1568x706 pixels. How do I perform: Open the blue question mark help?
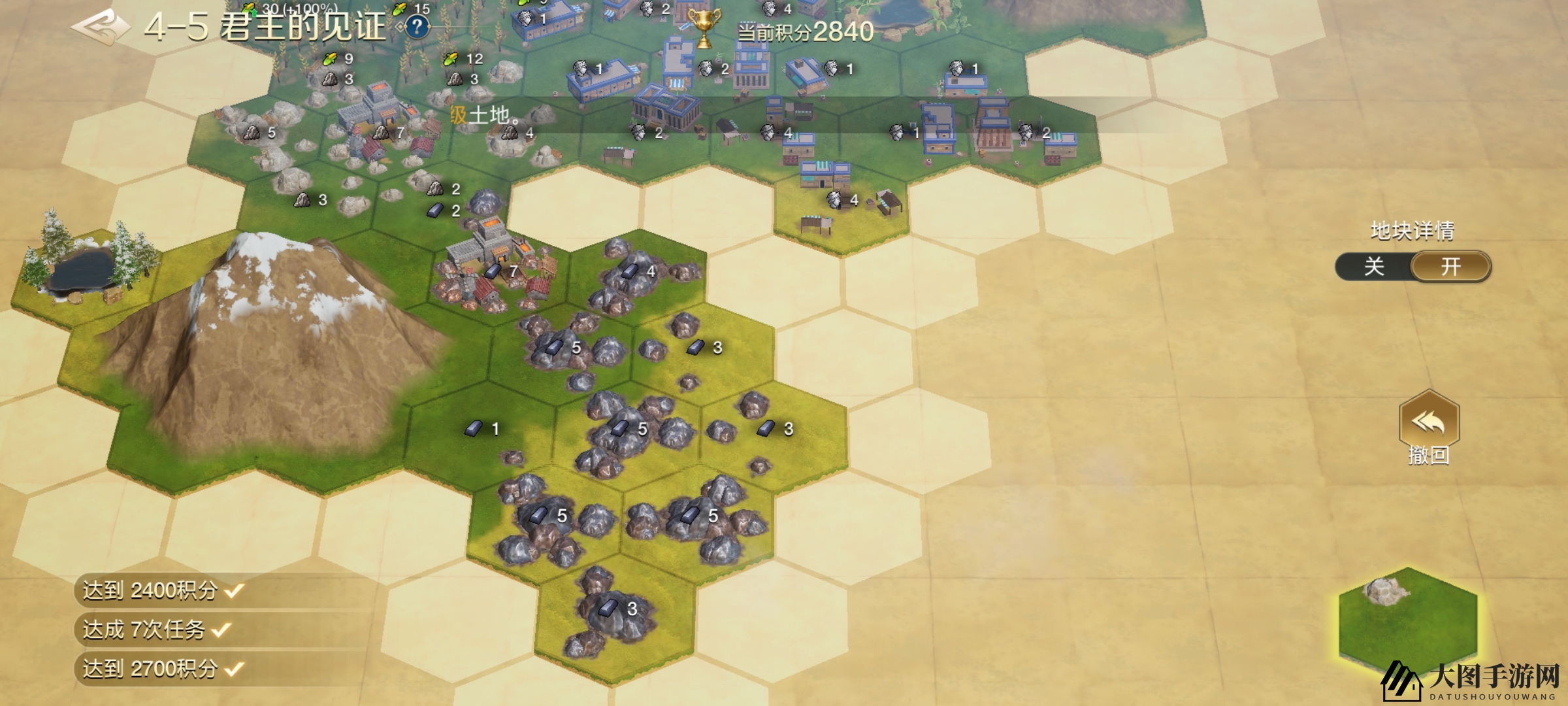[417, 27]
